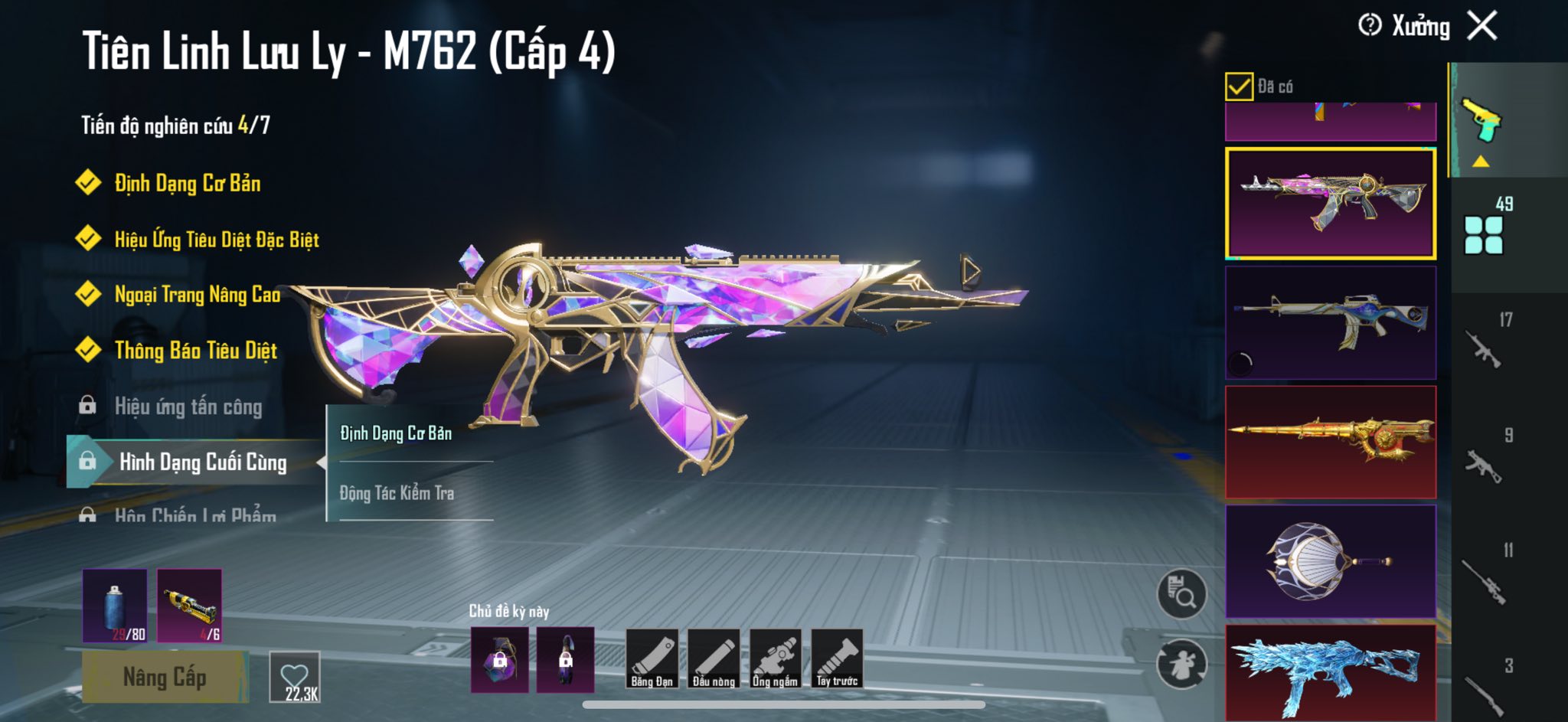Select the ice crystal blue gun skin thumbnail
This screenshot has width=1568, height=722.
click(x=1331, y=672)
